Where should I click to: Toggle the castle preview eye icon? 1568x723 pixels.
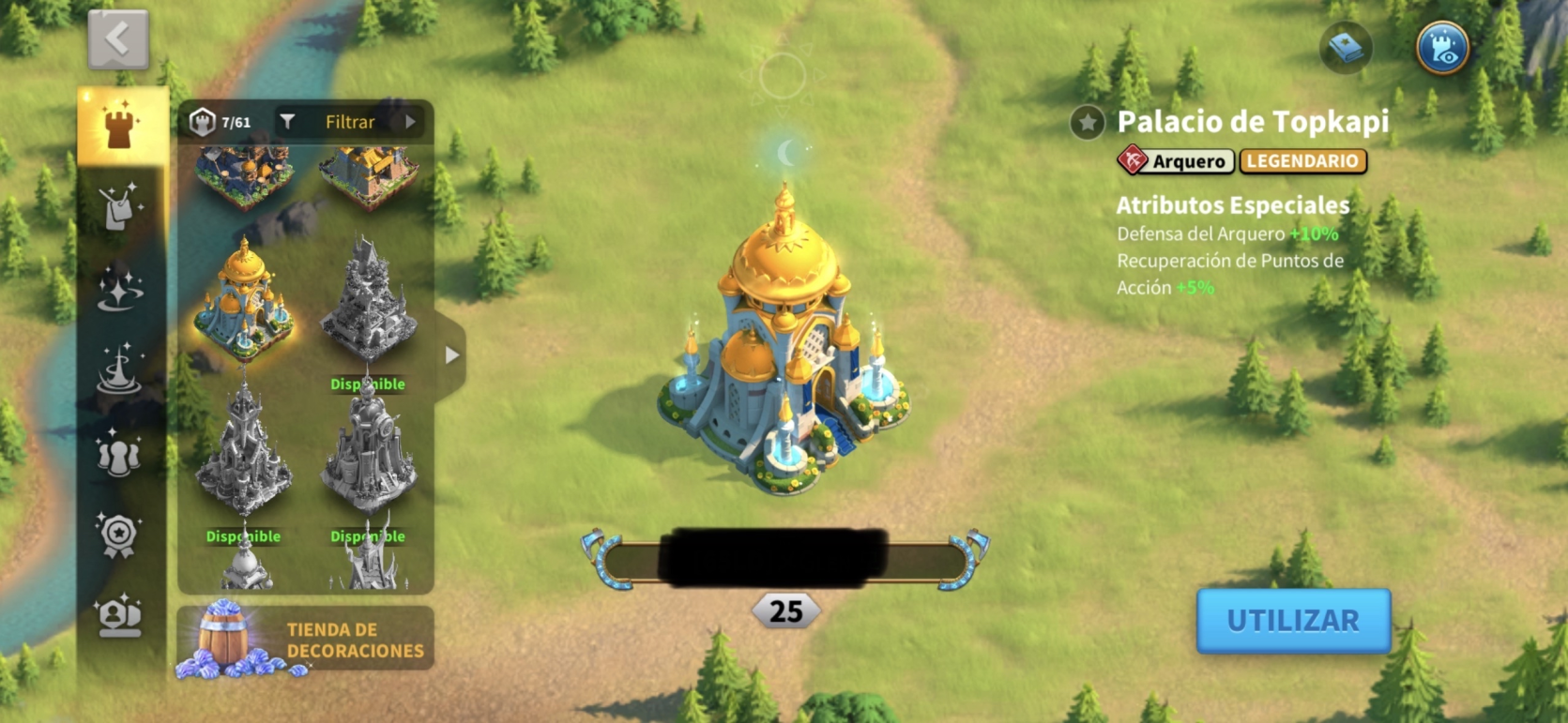pos(1441,48)
